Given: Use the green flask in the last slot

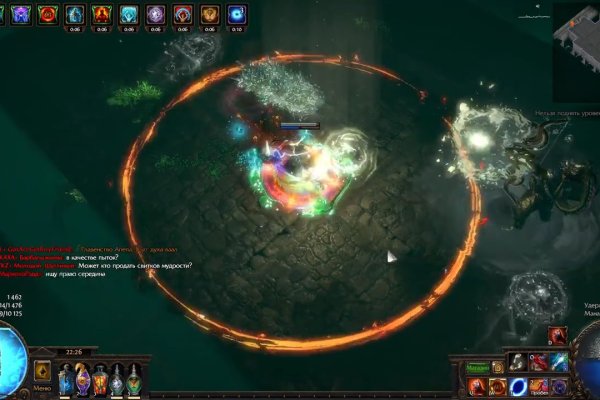Looking at the screenshot, I should coord(134,379).
